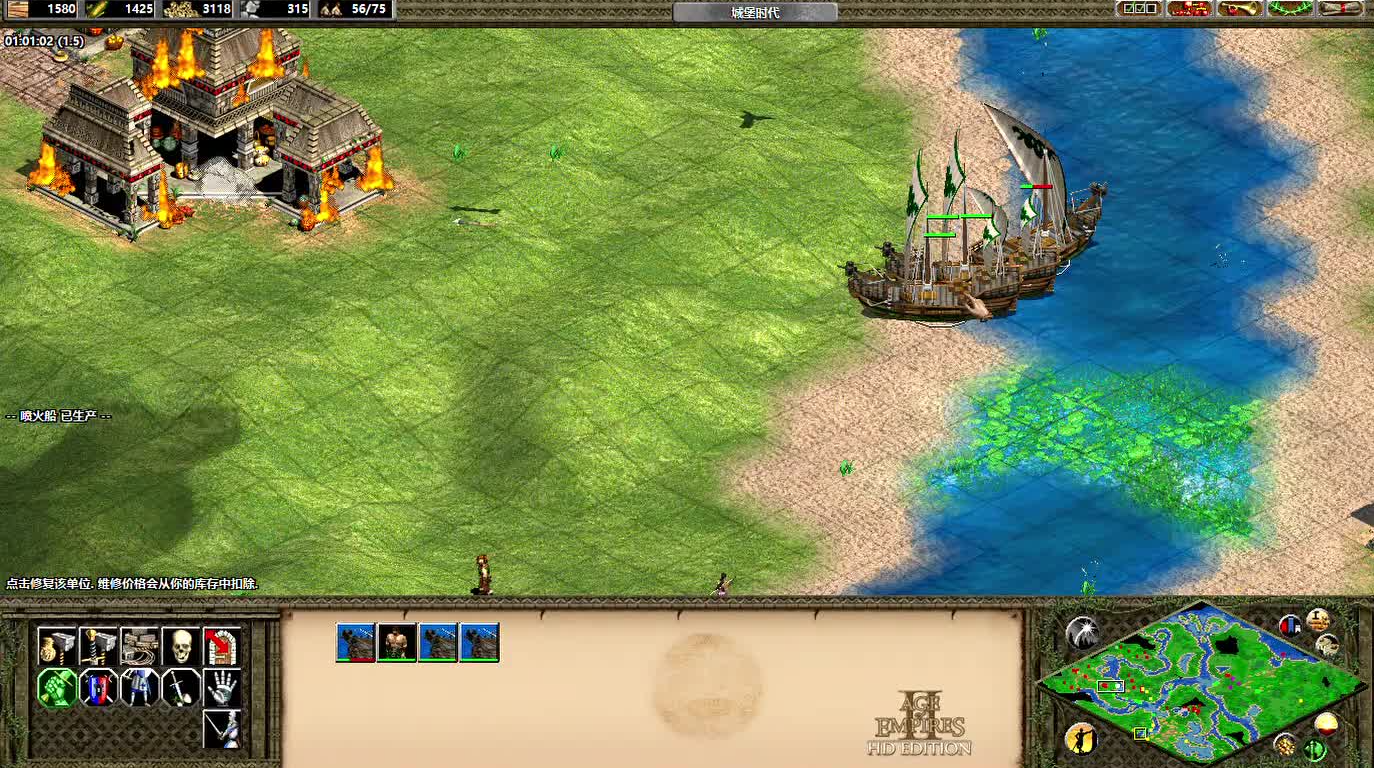The image size is (1374, 768).
Task: Choose the armored knight stand ground stance
Action: click(x=139, y=688)
